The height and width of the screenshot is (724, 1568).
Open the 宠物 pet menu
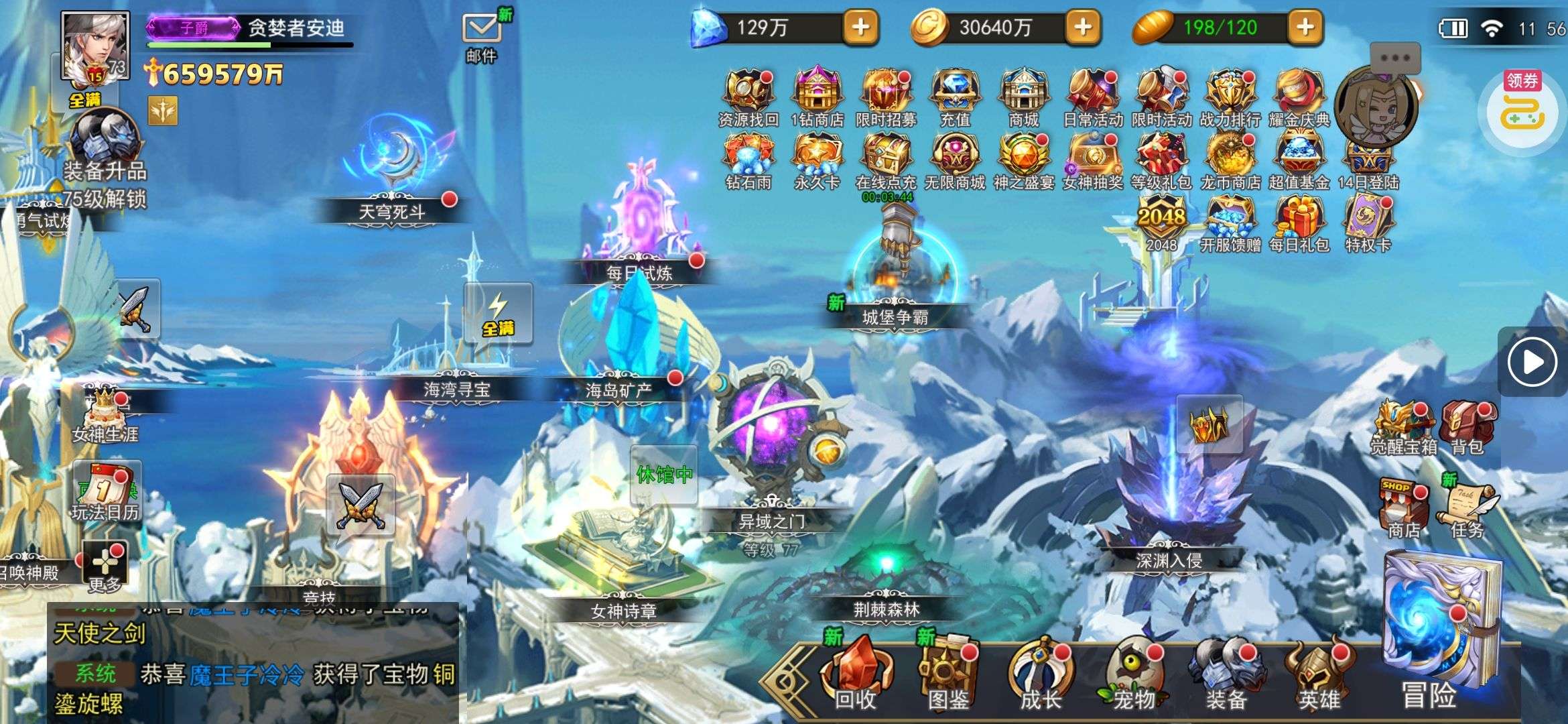tap(1134, 674)
